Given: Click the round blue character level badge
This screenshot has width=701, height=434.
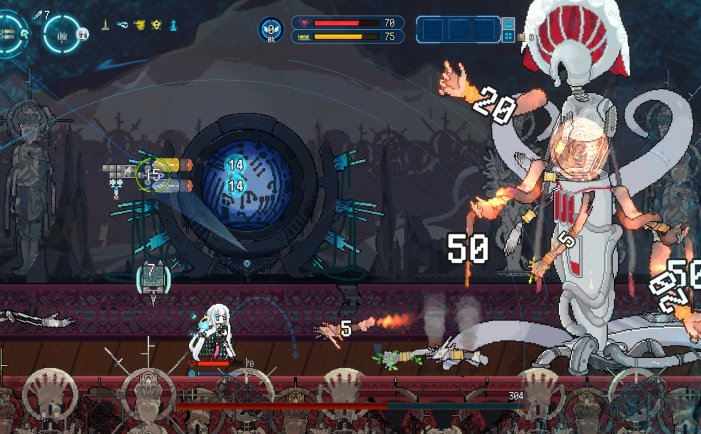Looking at the screenshot, I should coord(270,30).
